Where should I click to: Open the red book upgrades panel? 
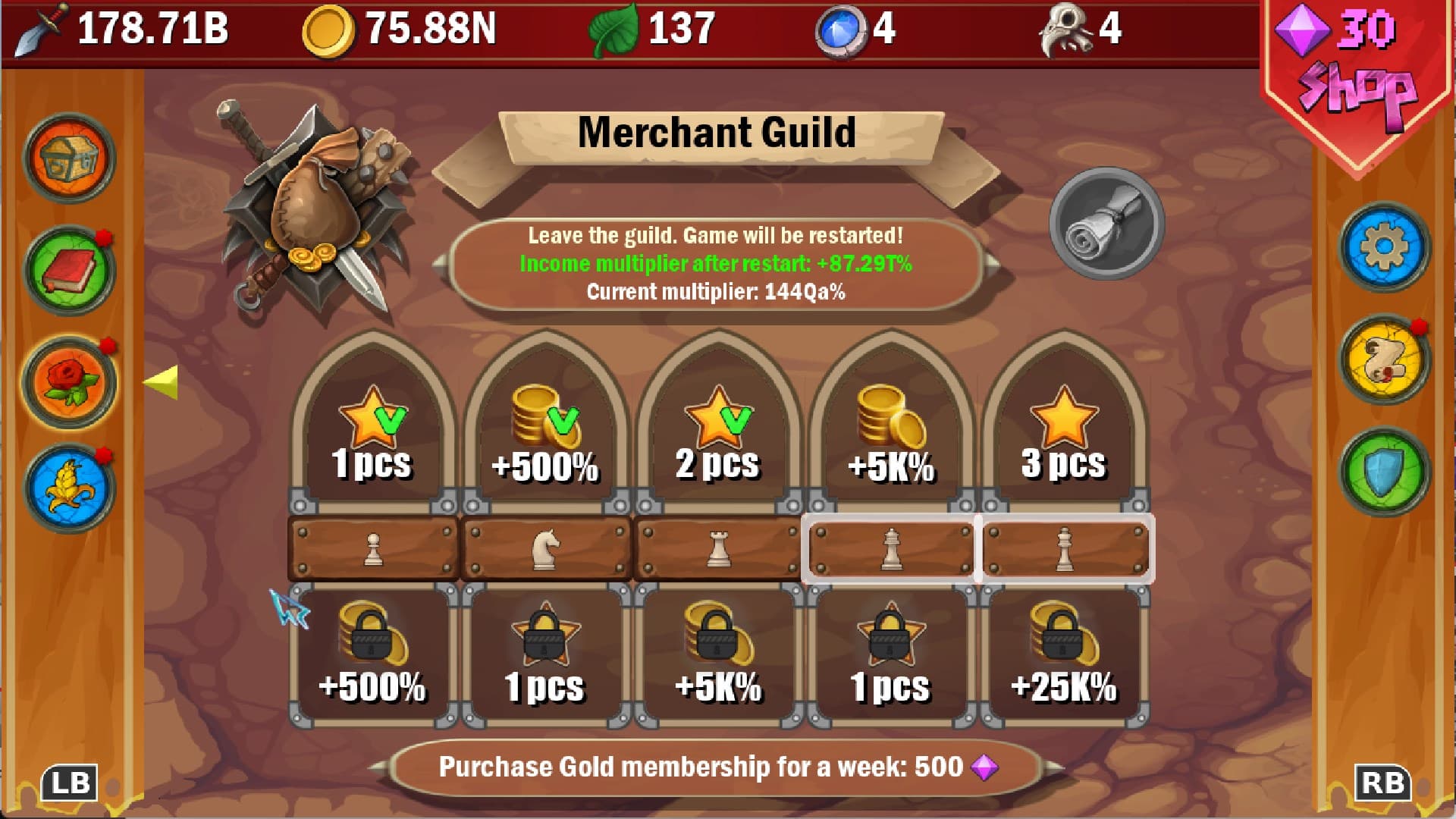coord(71,270)
